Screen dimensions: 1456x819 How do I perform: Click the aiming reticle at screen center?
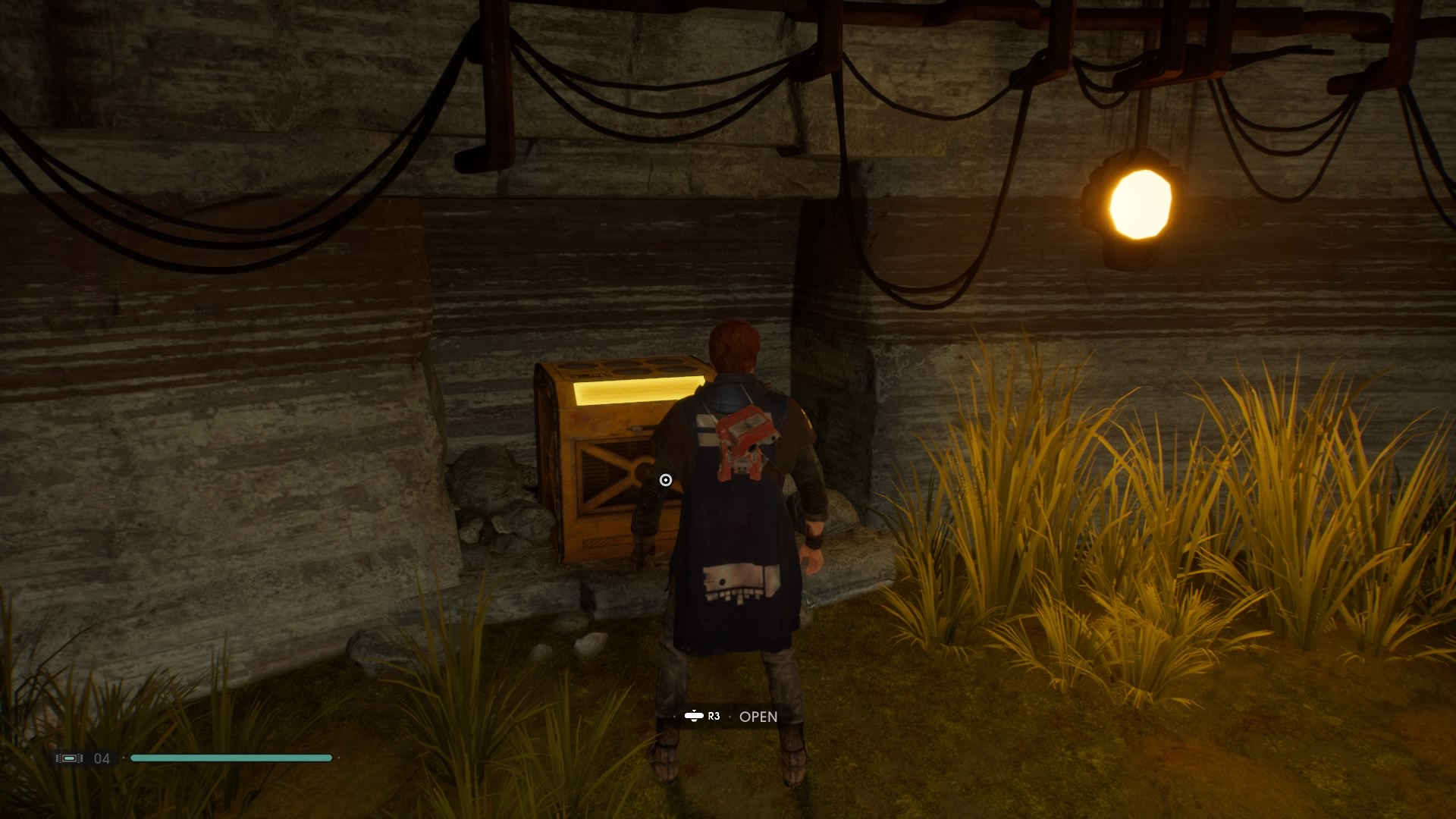[x=664, y=479]
